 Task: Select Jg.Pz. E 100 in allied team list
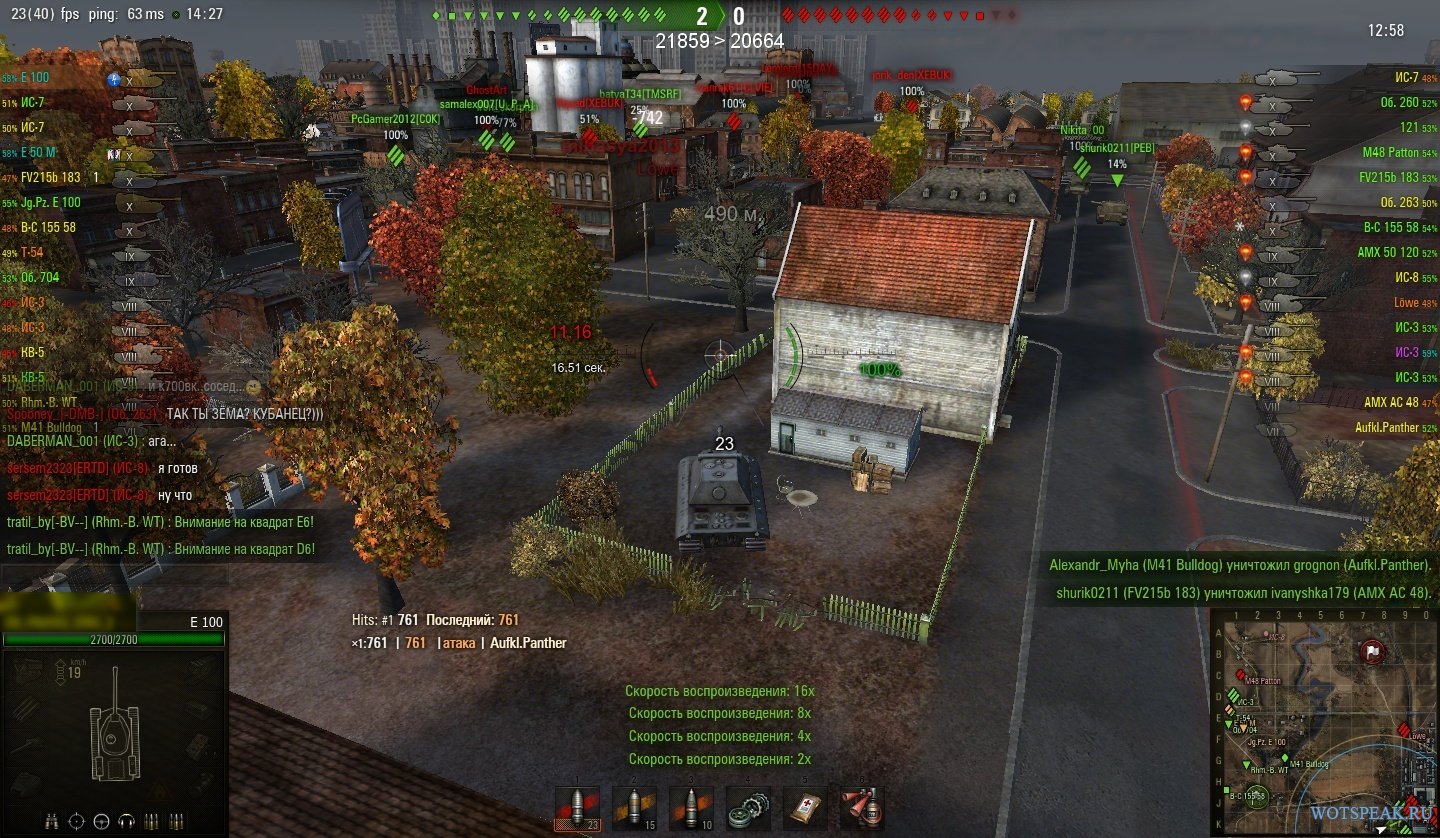click(50, 202)
